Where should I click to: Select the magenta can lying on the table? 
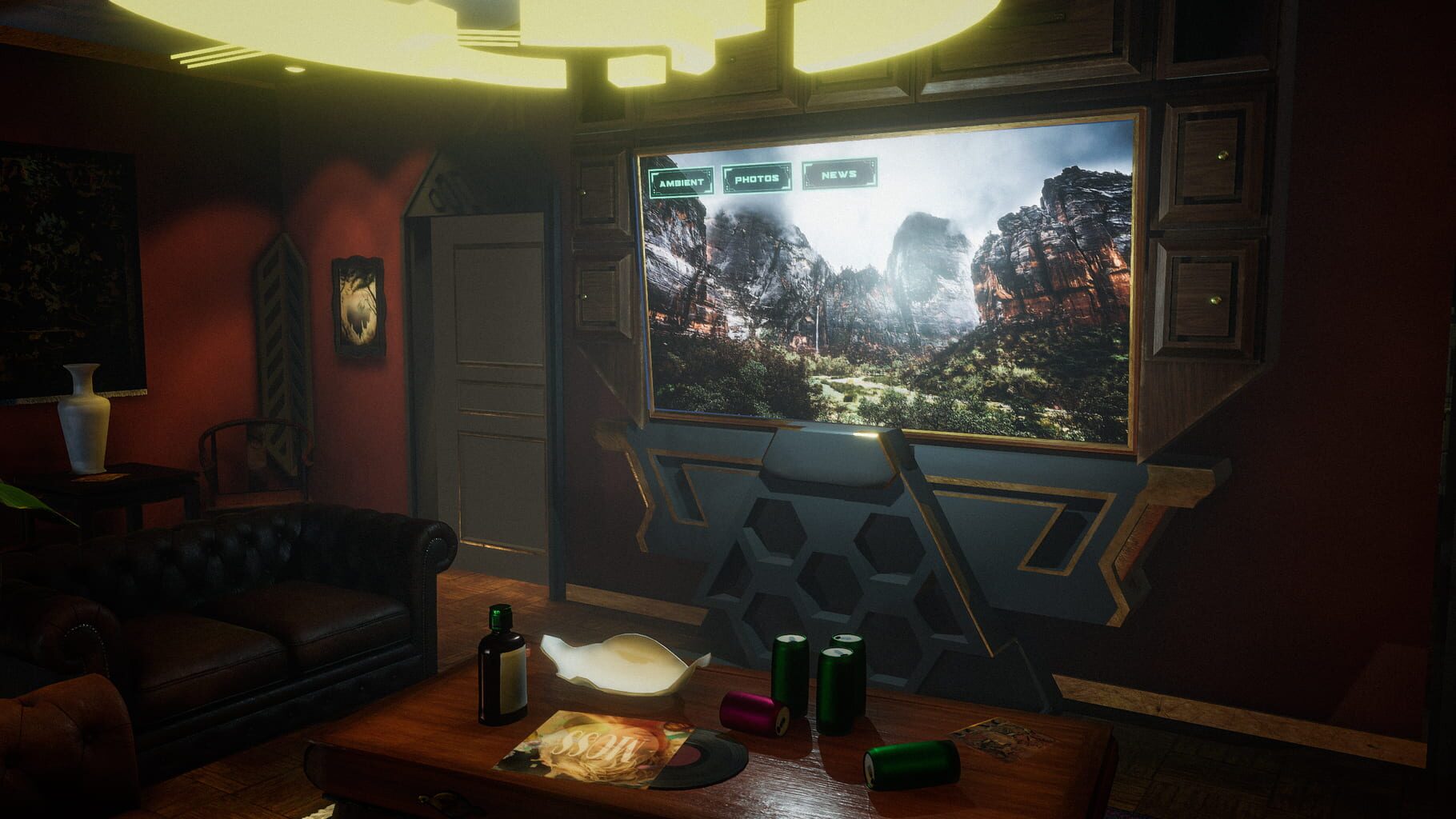(750, 712)
